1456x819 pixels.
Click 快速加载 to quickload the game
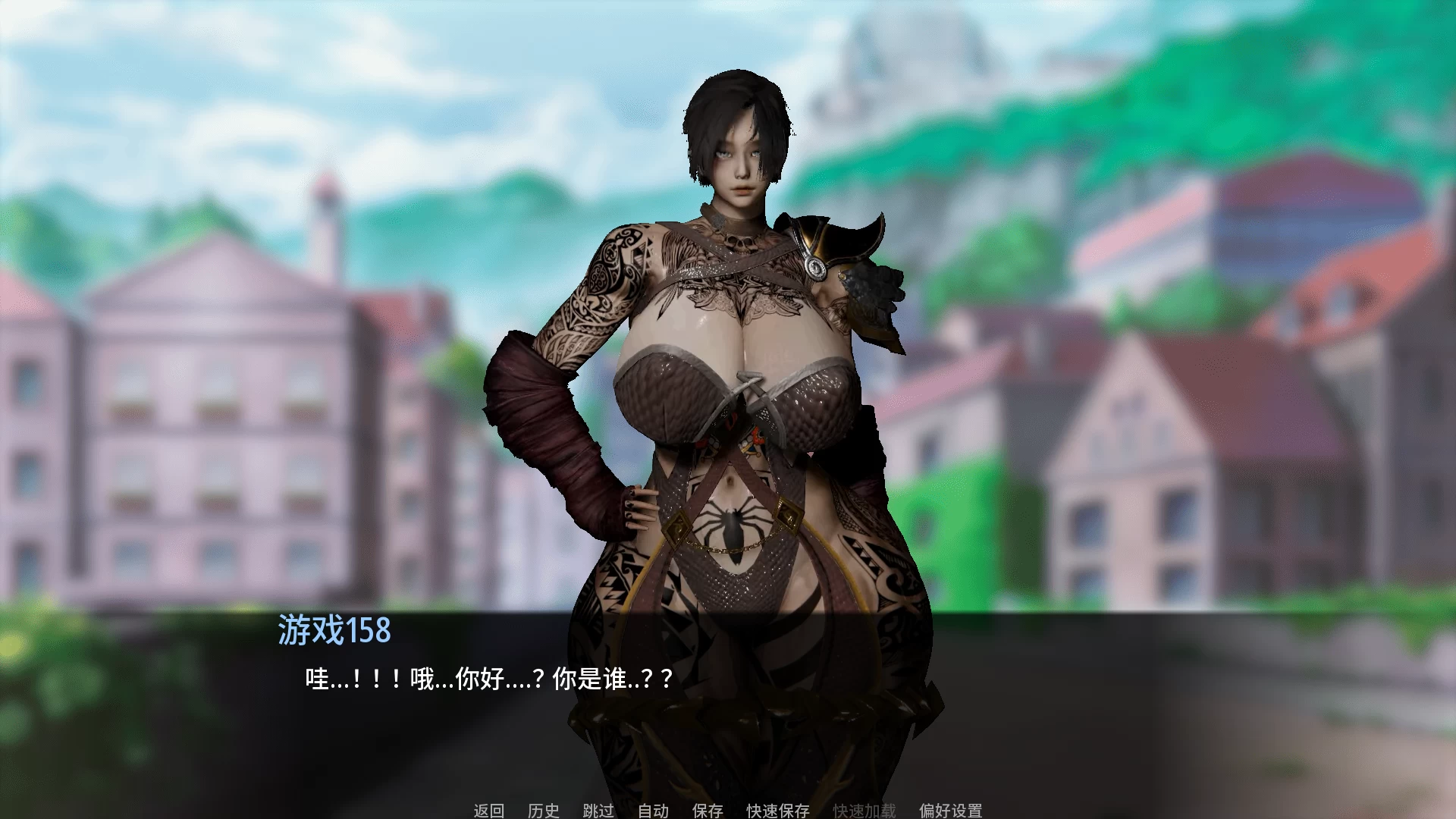(x=864, y=811)
